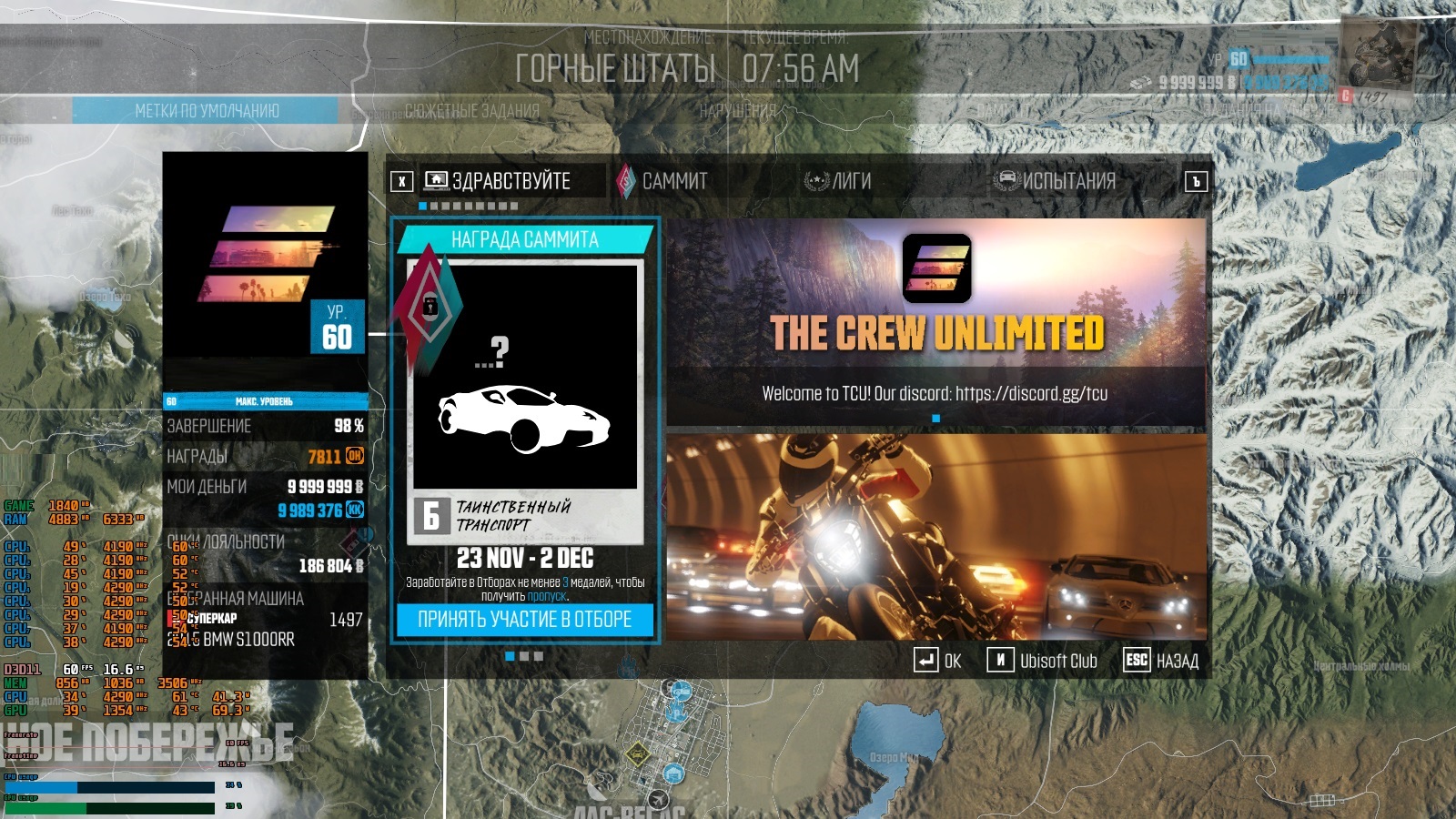The height and width of the screenshot is (819, 1456).
Task: Open the ИСПЫТАНИЯ tab
Action: (x=1056, y=181)
